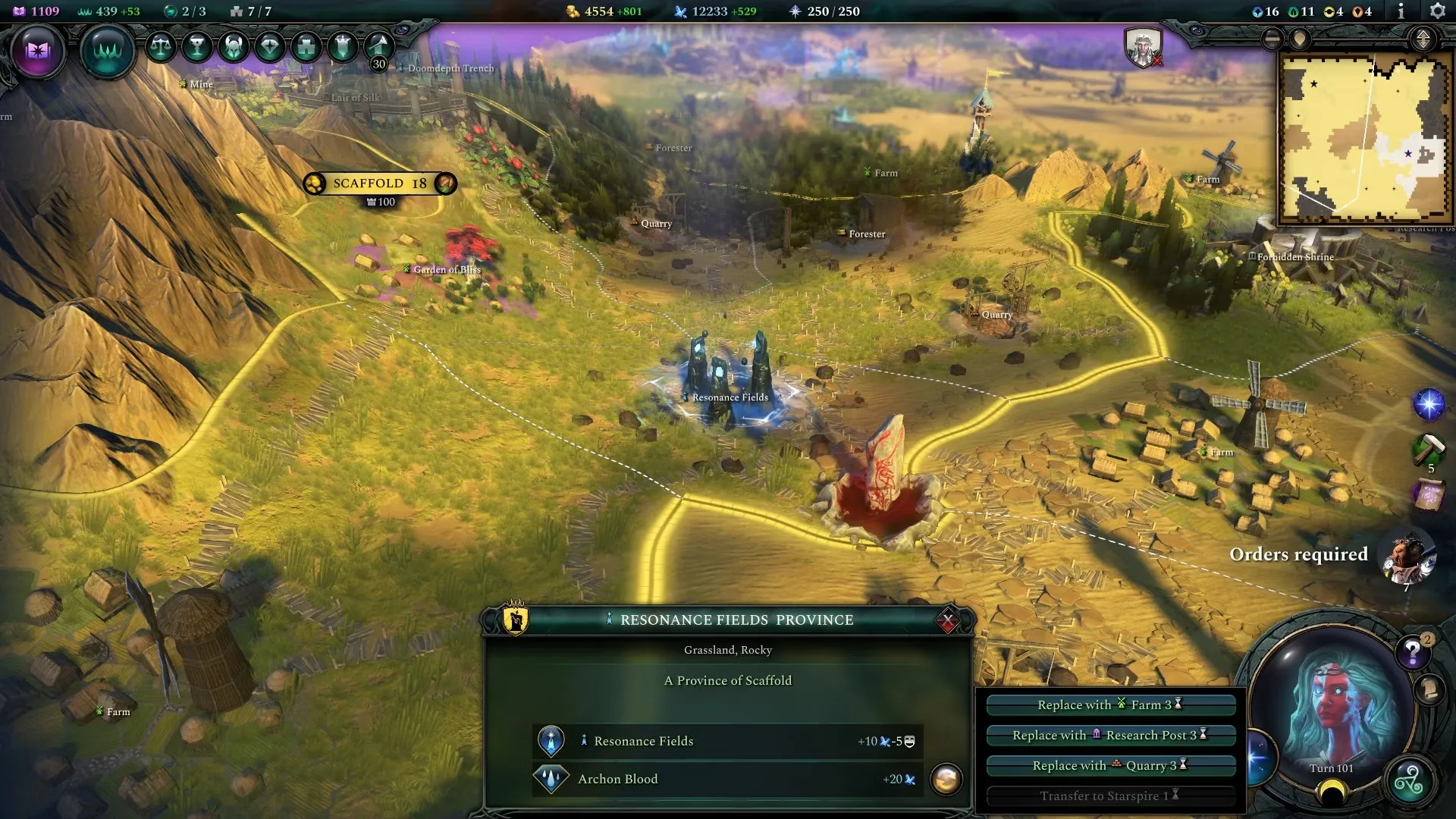Choose Replace with Research Post

pos(1110,735)
